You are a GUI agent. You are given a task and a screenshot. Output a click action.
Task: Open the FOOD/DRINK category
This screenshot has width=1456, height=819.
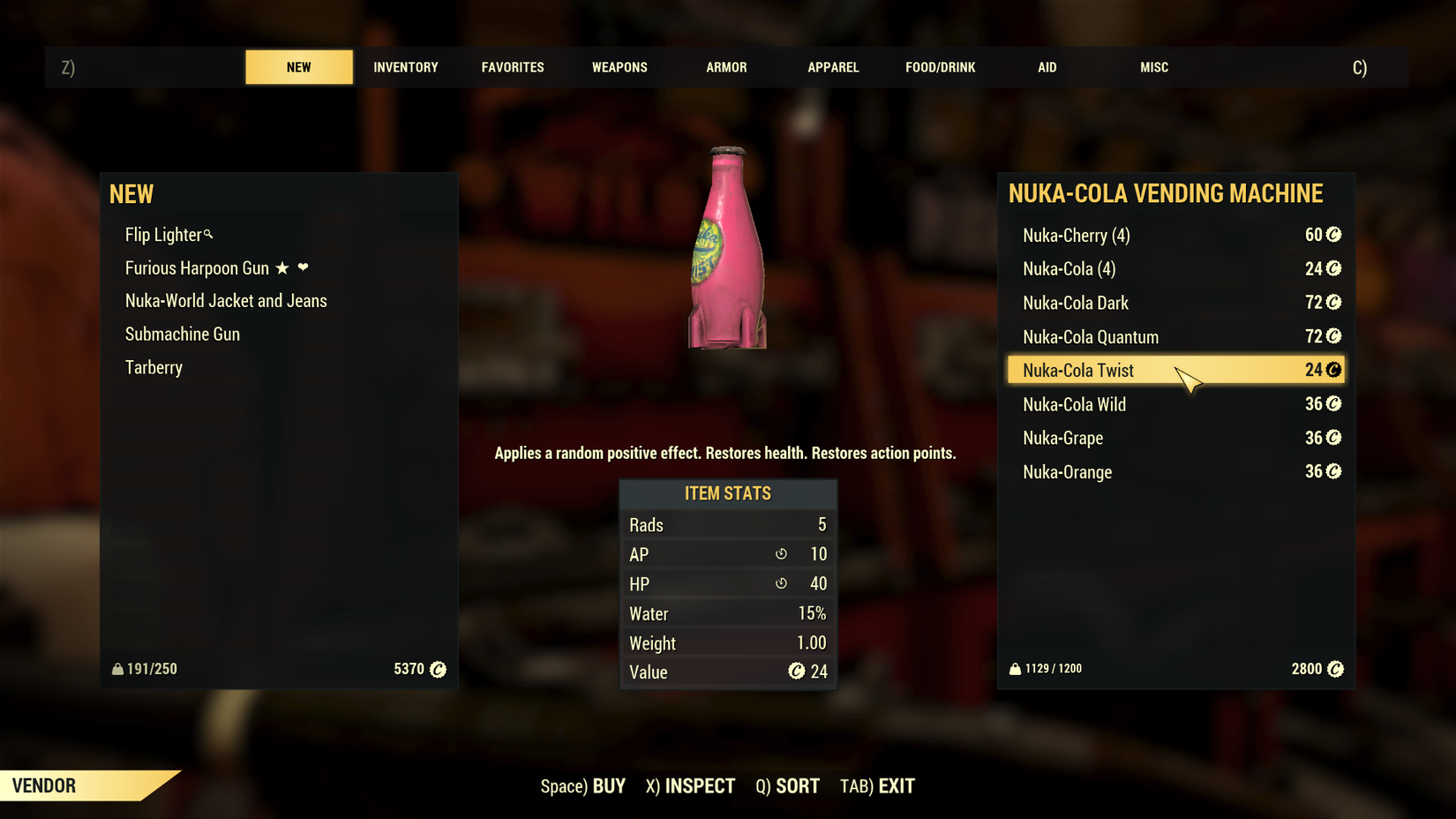pos(940,66)
